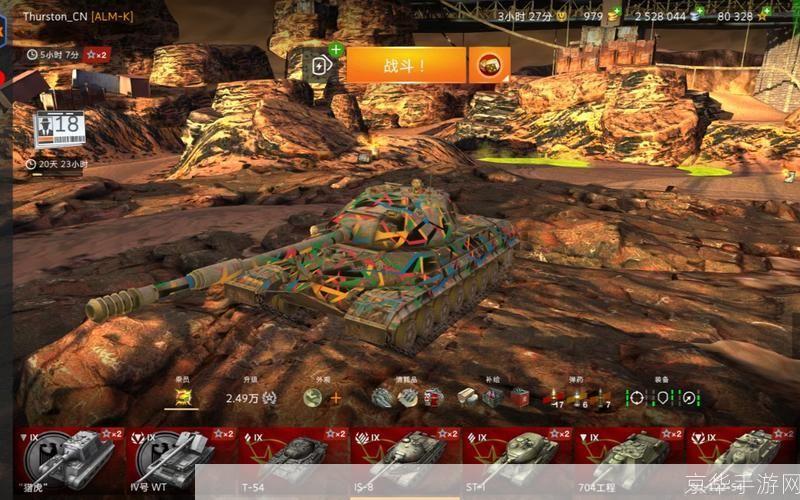Open the equipment slots
The width and height of the screenshot is (800, 500).
tap(661, 397)
